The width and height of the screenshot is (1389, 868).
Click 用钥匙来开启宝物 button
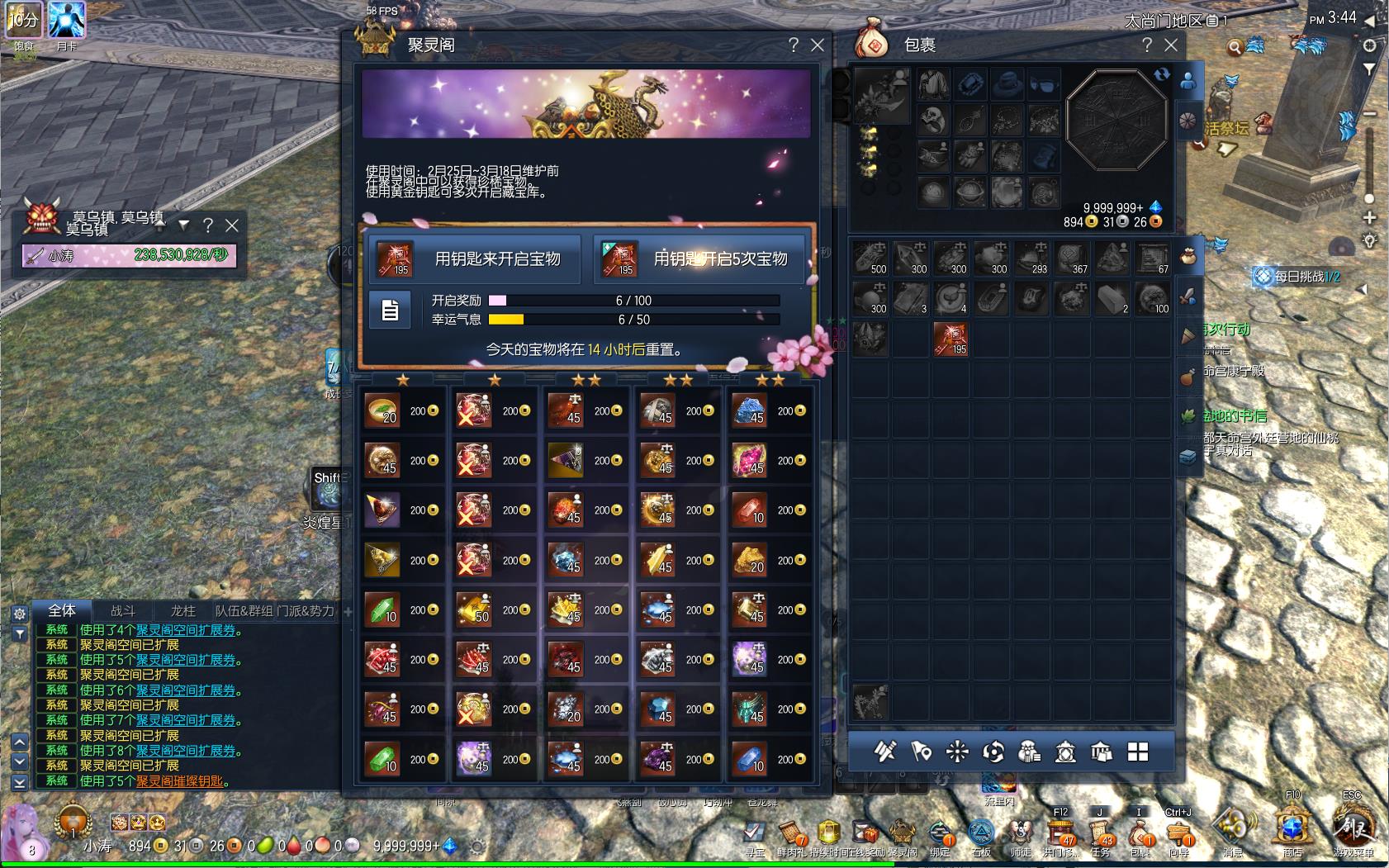click(474, 259)
